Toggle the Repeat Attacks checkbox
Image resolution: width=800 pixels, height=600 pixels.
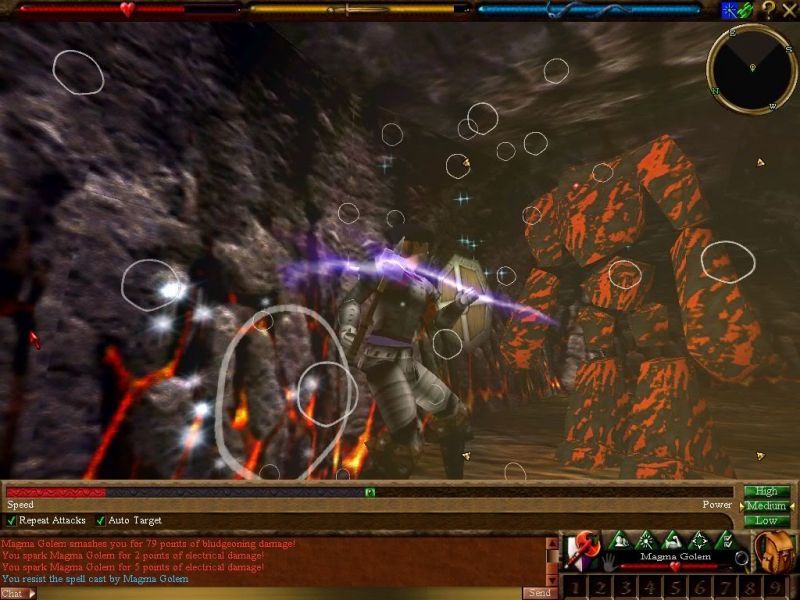(x=12, y=521)
